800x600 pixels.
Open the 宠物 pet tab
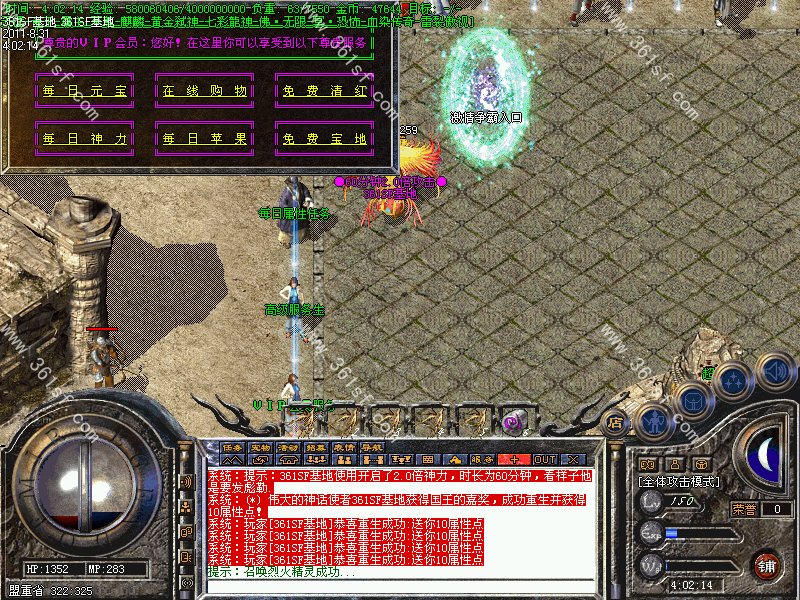pos(260,447)
